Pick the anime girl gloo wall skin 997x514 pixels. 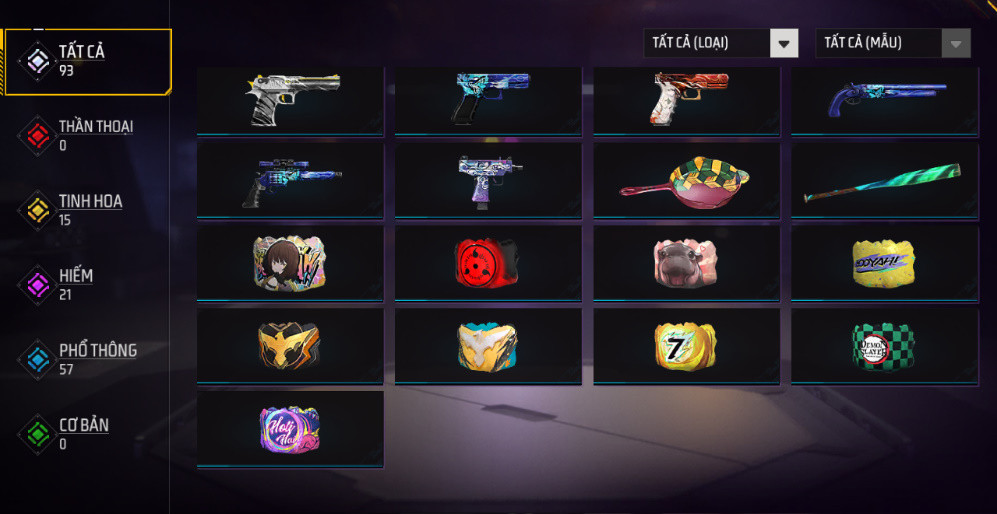(x=290, y=263)
